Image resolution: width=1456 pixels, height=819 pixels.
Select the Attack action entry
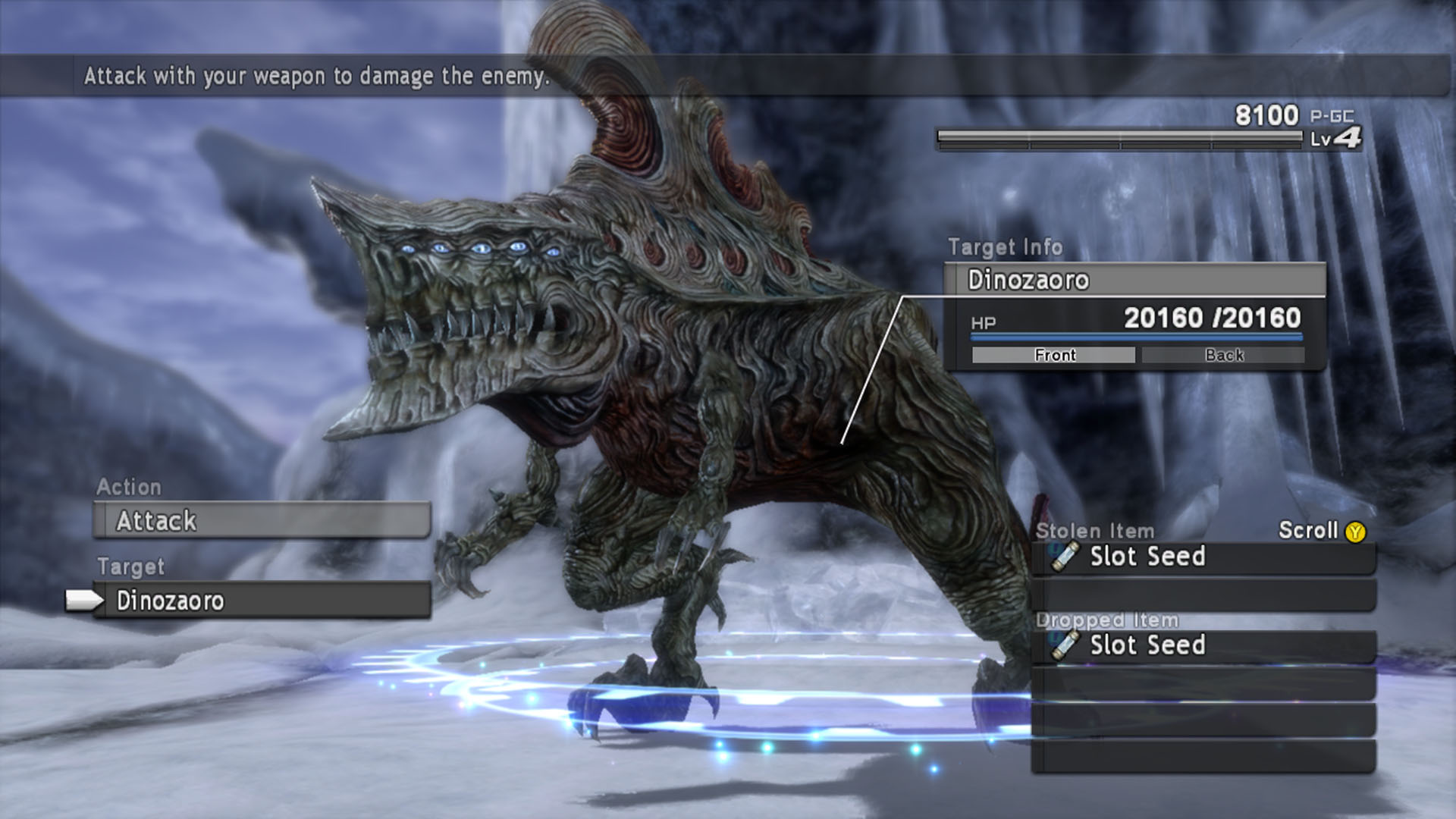point(262,521)
